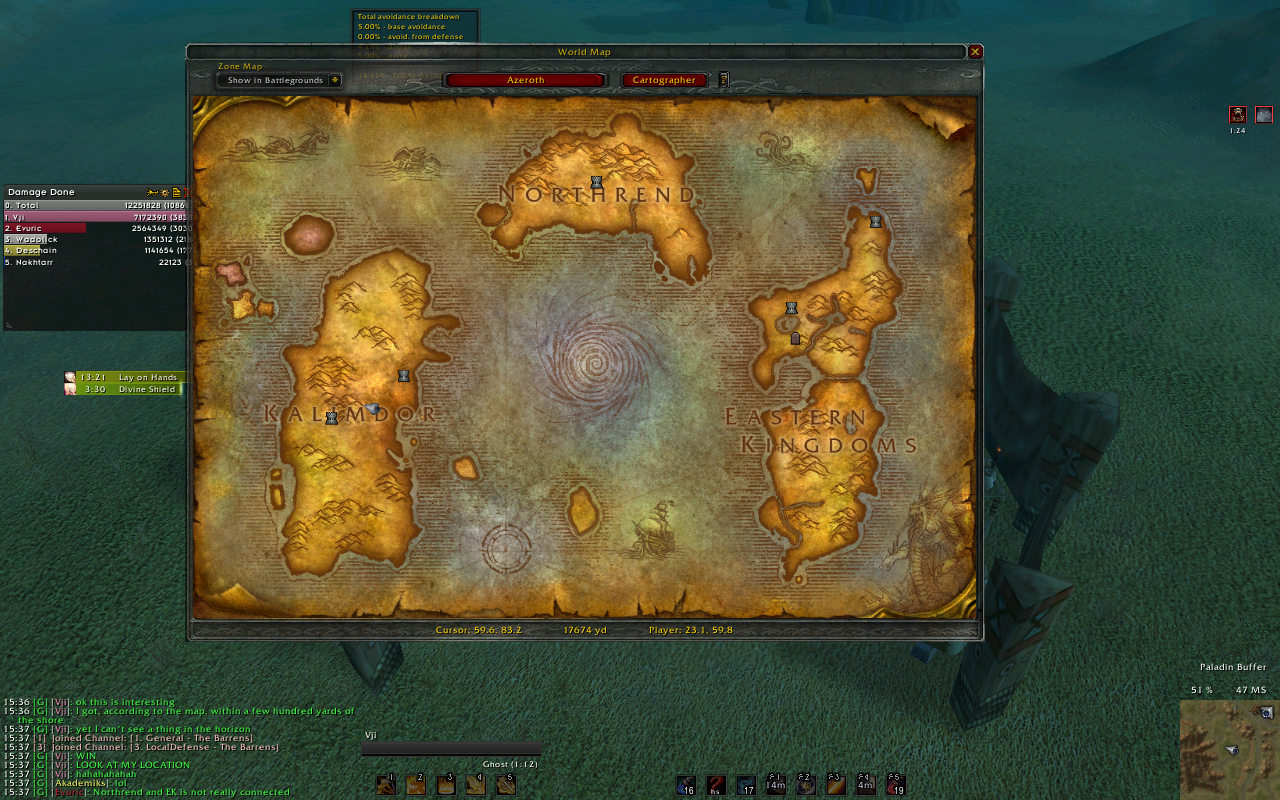Click the damage meter wrench icon
The height and width of the screenshot is (800, 1280).
[x=152, y=192]
